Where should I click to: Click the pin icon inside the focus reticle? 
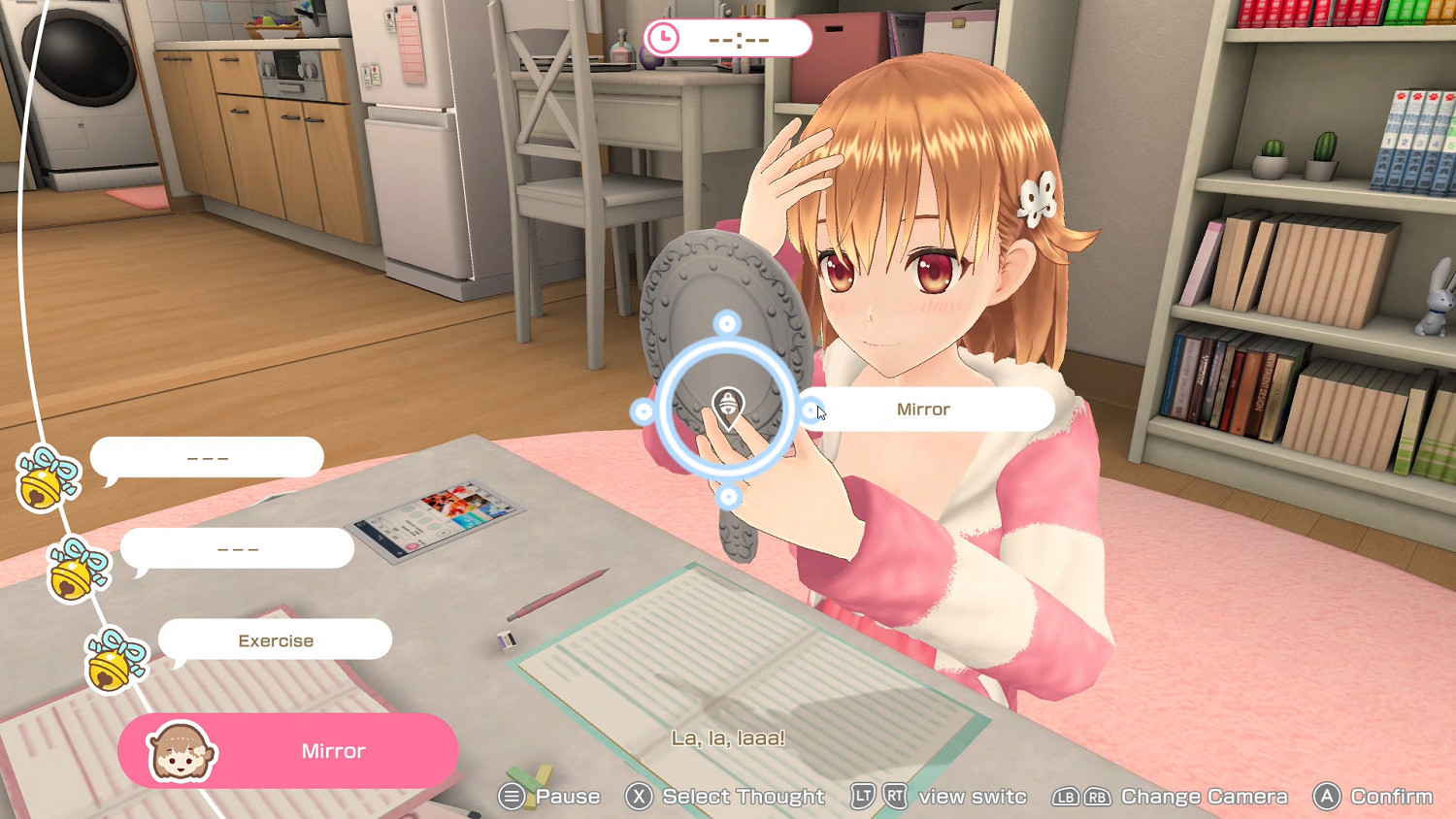tap(727, 404)
